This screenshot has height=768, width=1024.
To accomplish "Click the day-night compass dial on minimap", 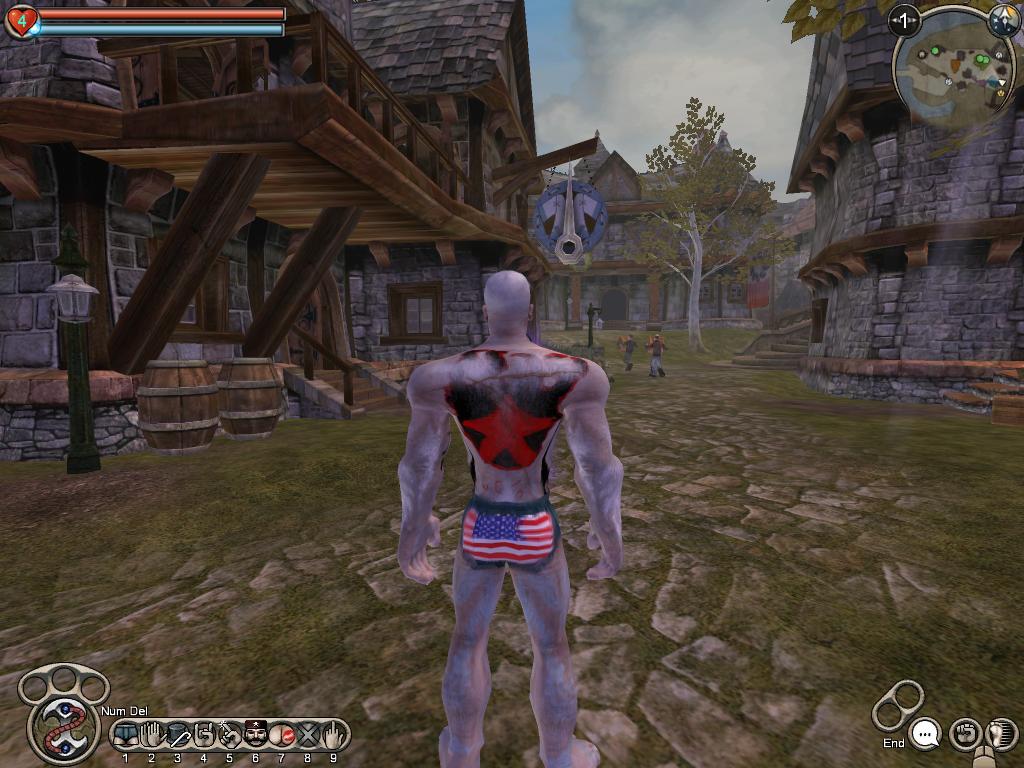I will (1003, 20).
